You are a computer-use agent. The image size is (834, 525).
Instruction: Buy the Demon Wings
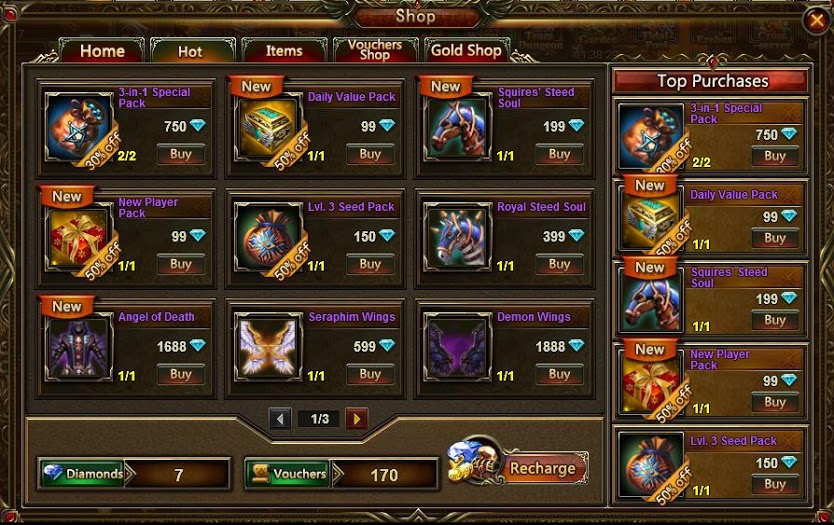coord(559,375)
